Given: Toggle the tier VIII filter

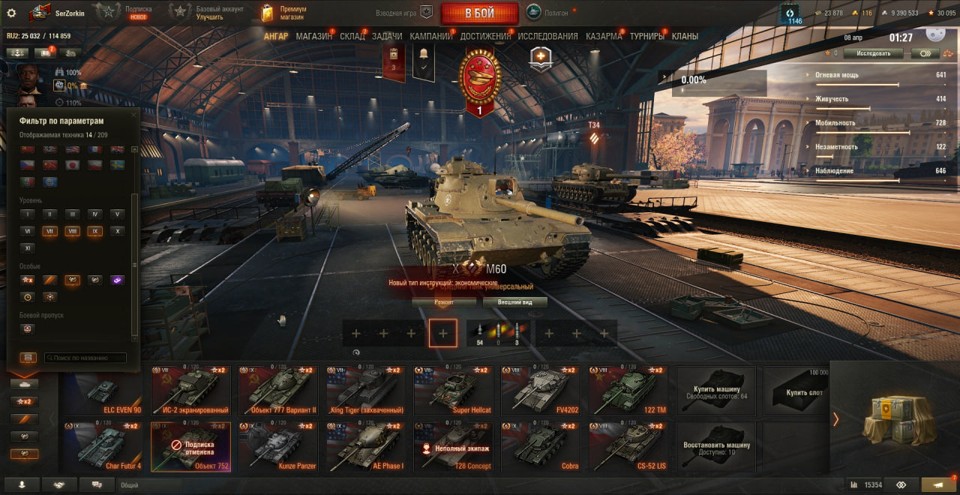Looking at the screenshot, I should [x=72, y=230].
